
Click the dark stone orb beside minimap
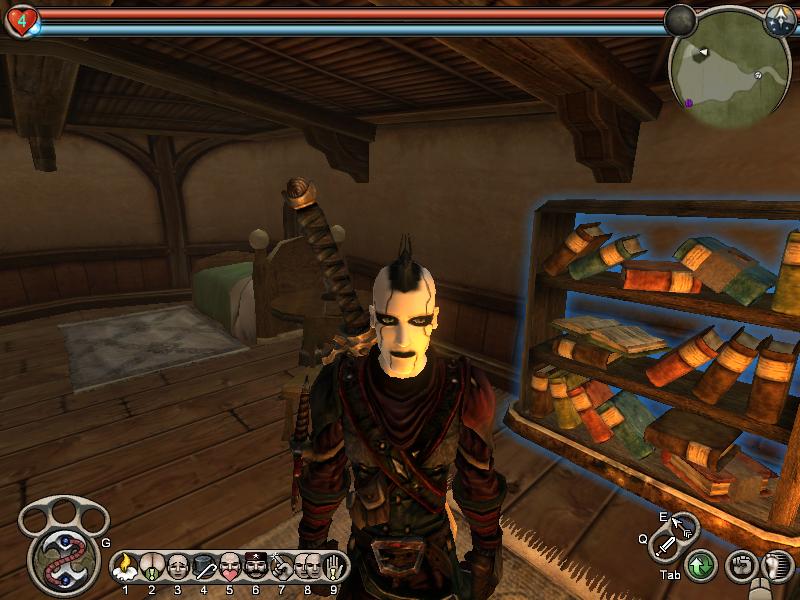[681, 19]
